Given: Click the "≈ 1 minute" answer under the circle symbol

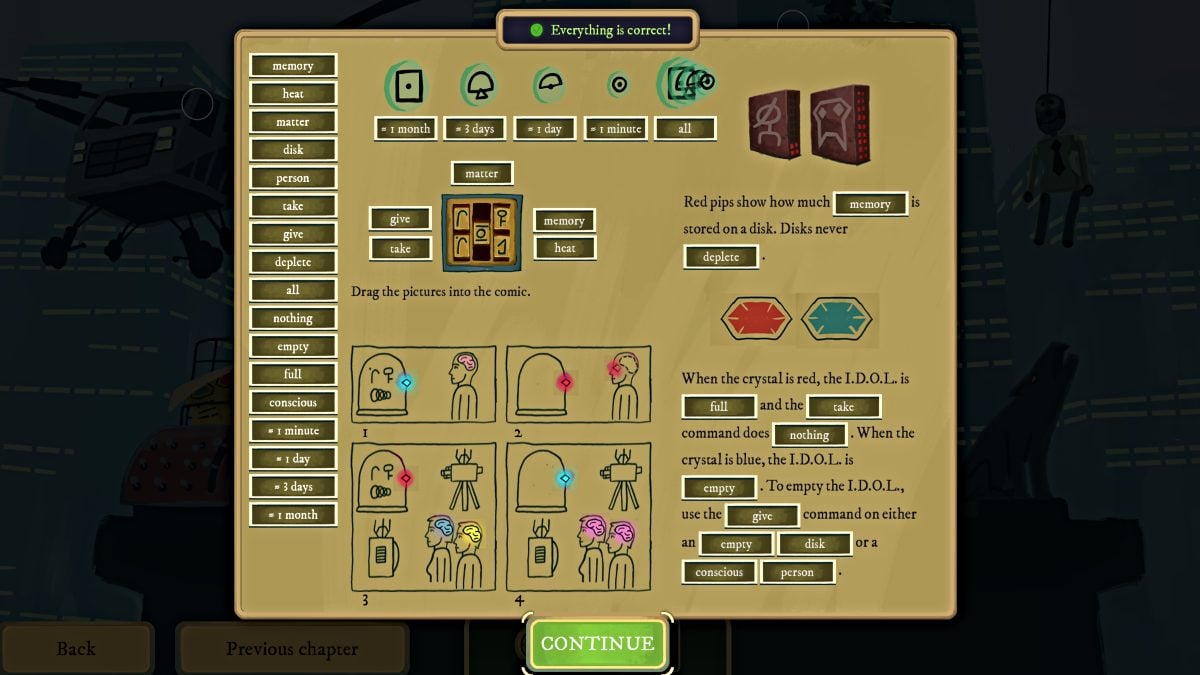Looking at the screenshot, I should point(615,129).
